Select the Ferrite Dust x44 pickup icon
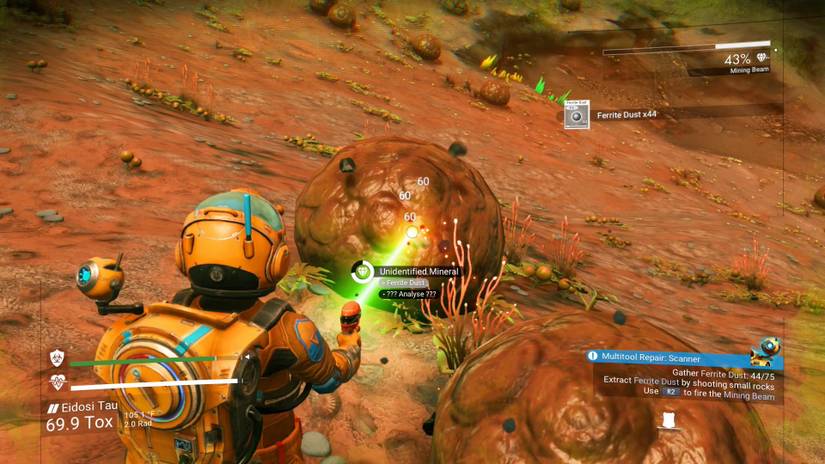This screenshot has width=825, height=464. pos(576,115)
